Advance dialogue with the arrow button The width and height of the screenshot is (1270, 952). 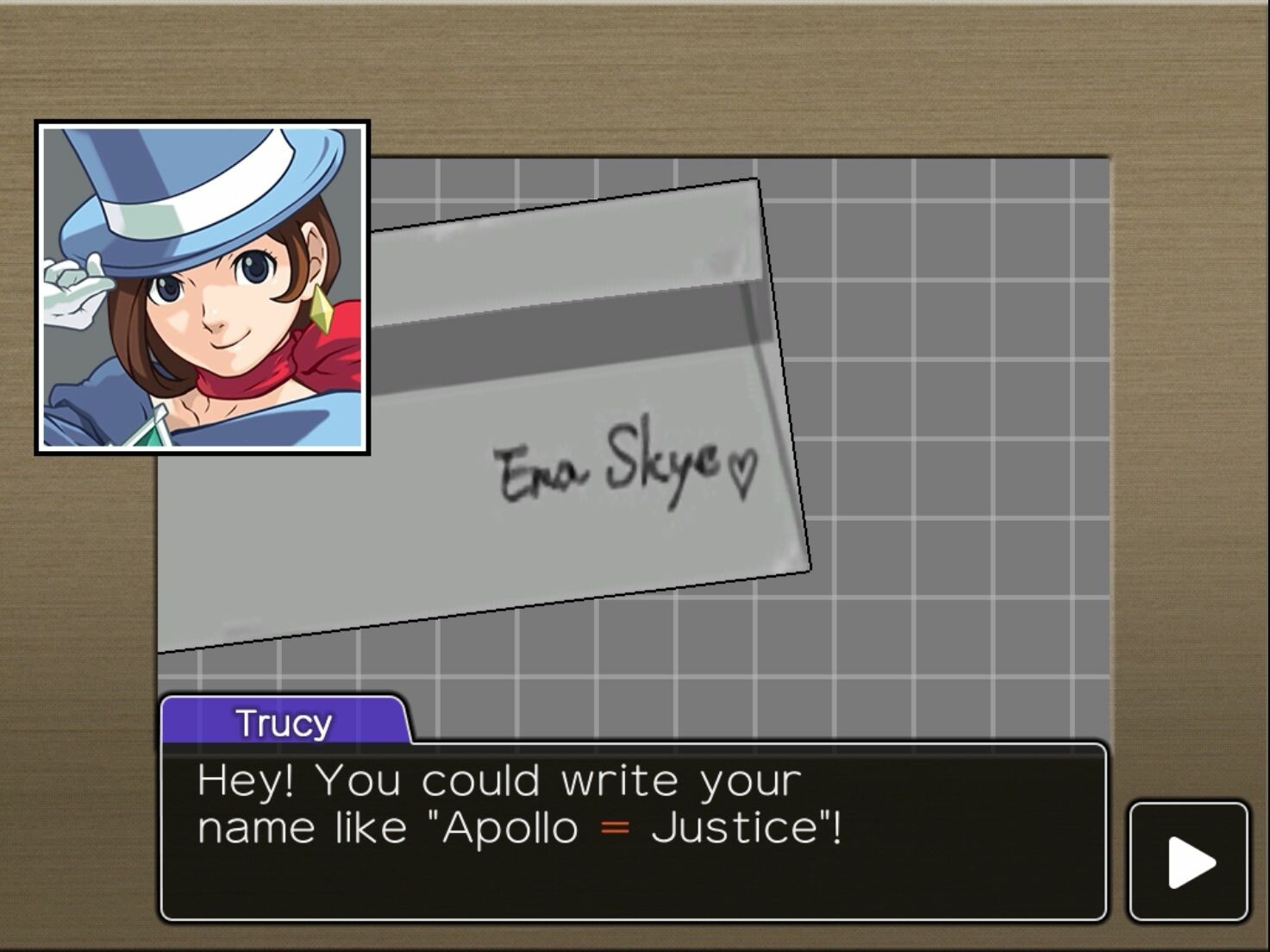[x=1189, y=861]
